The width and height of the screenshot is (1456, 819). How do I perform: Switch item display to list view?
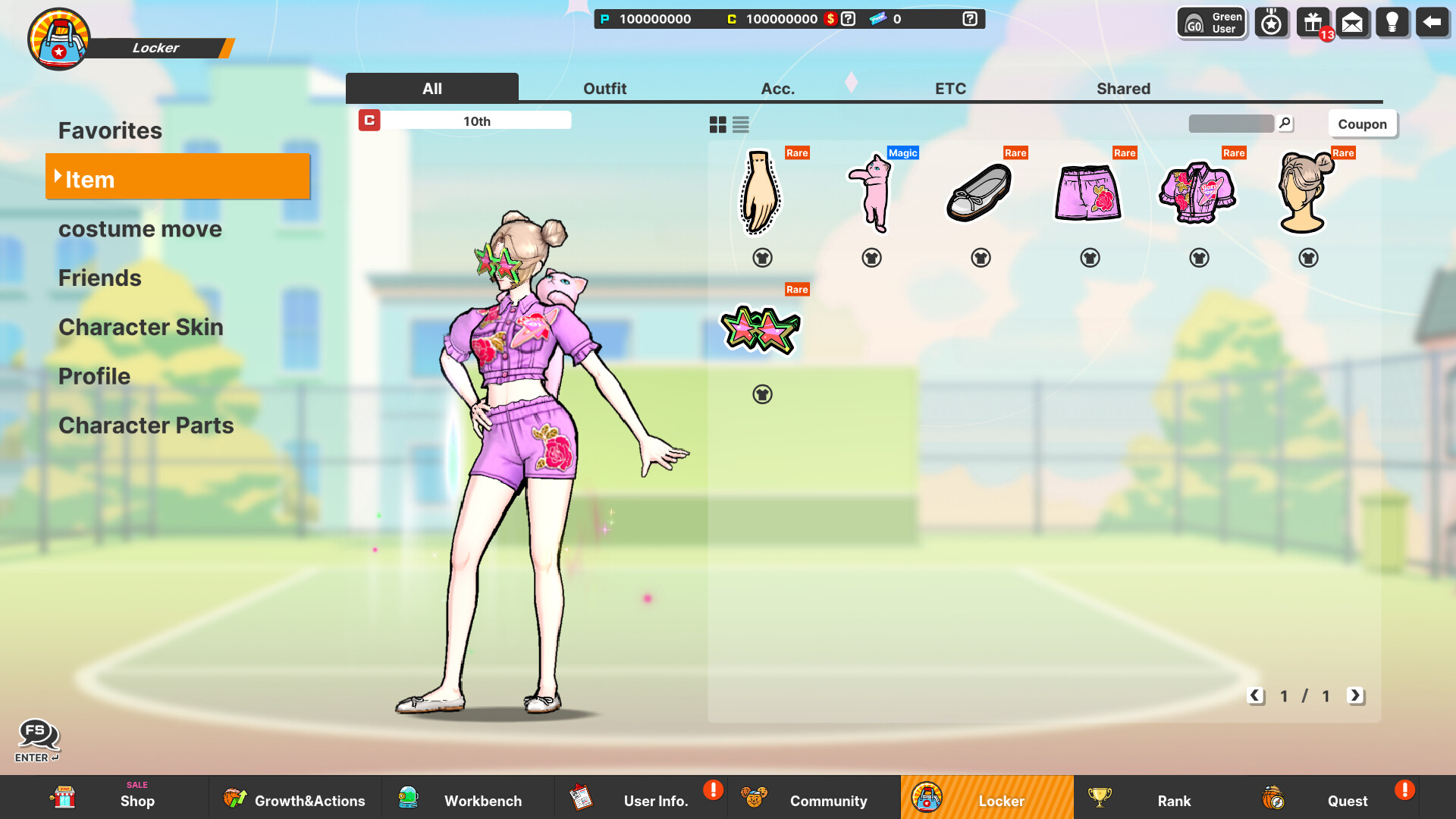740,124
